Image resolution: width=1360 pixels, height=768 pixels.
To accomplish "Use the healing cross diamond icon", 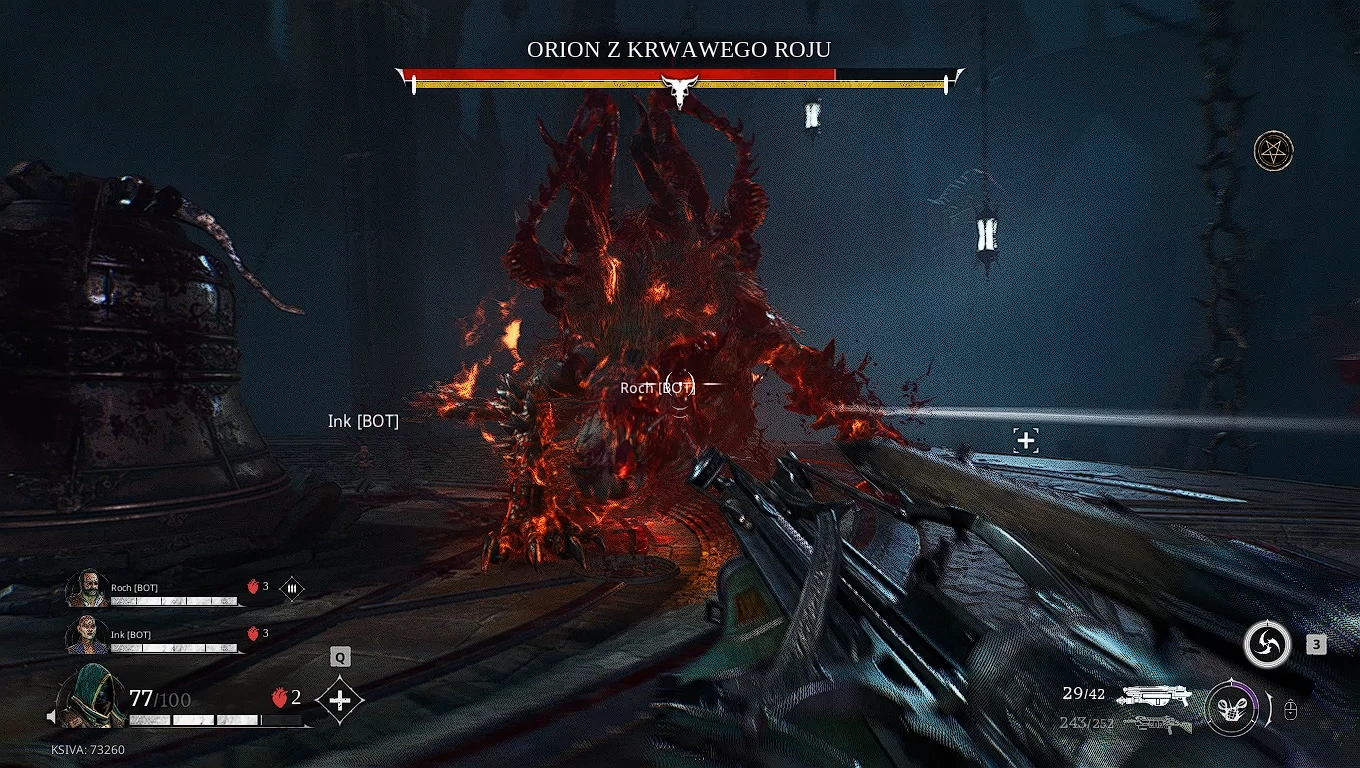I will [x=340, y=700].
